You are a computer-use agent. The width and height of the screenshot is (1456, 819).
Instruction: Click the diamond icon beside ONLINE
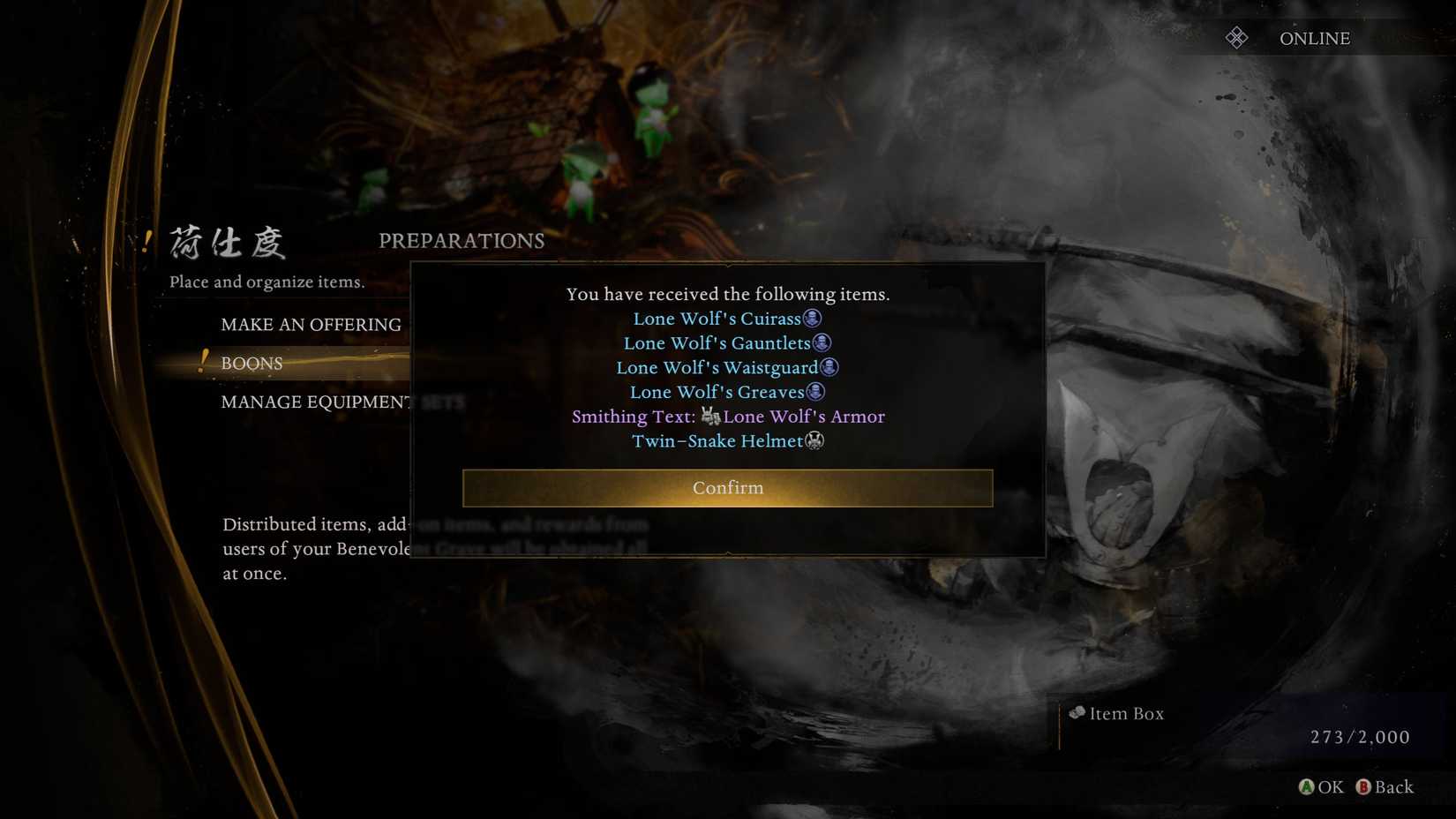[x=1237, y=37]
